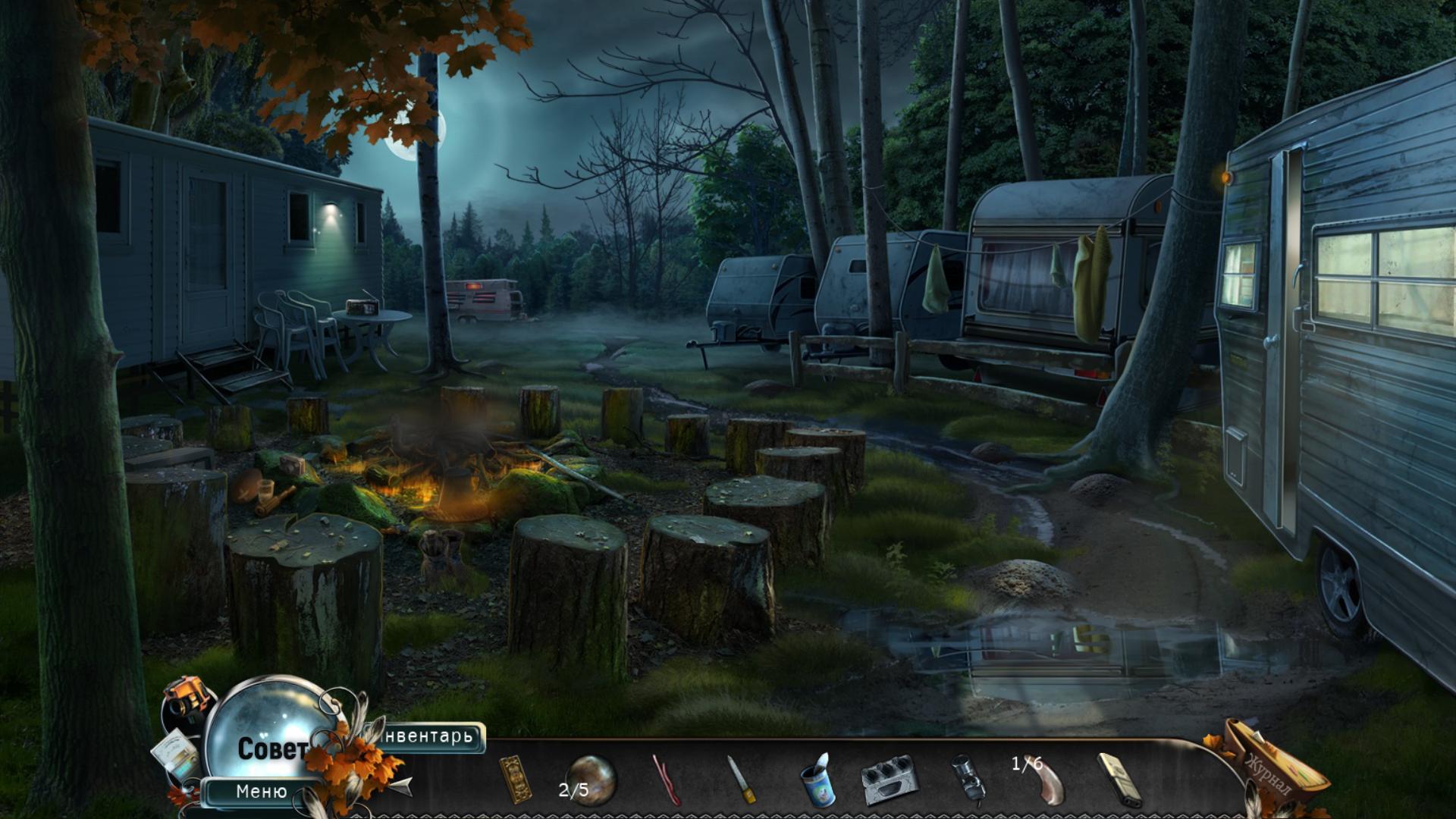Select the round stone ball item
Screen dimensions: 1456x819
pyautogui.click(x=591, y=780)
